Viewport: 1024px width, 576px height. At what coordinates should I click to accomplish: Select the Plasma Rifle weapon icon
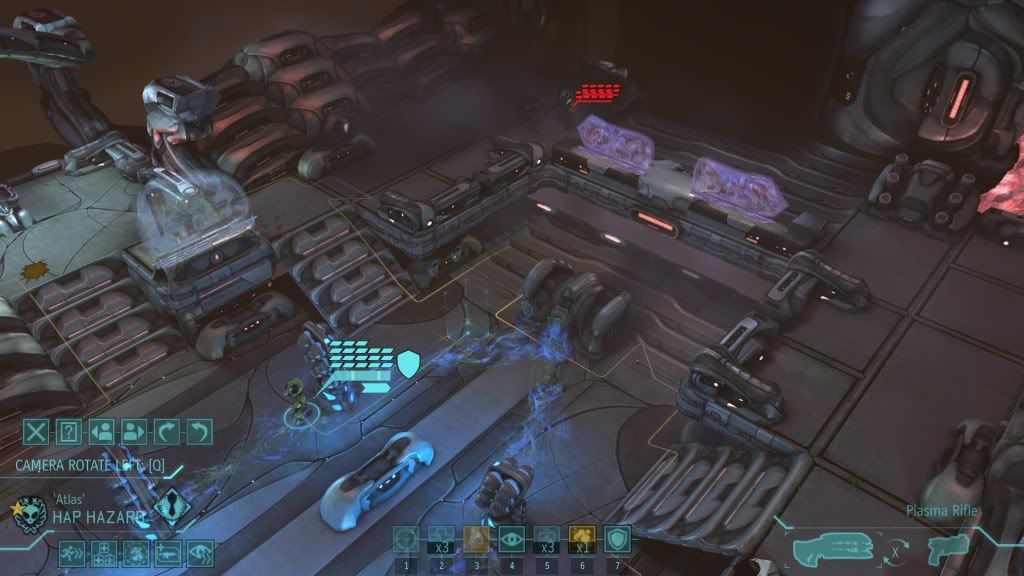pos(828,549)
